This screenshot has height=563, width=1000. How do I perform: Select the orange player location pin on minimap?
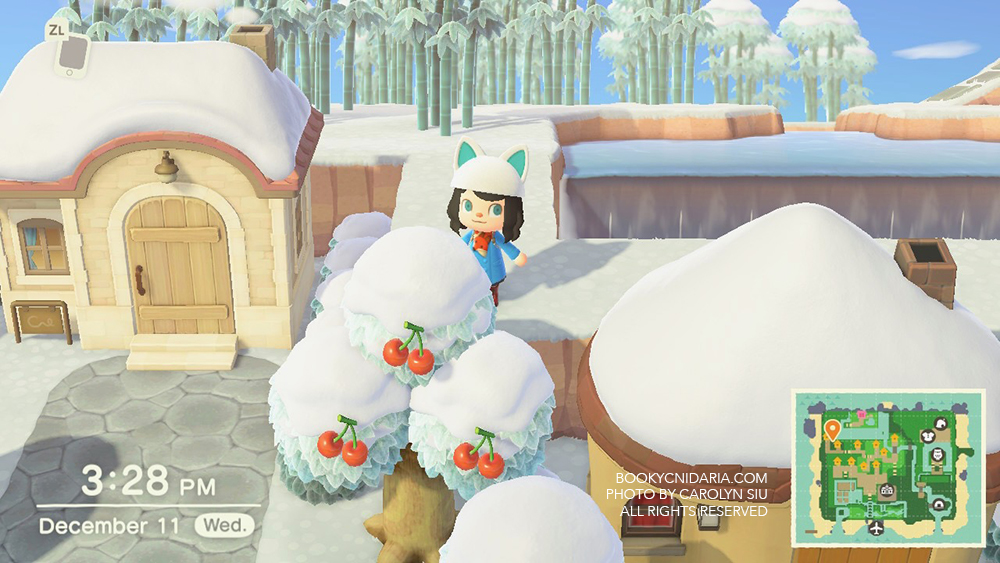coord(832,430)
